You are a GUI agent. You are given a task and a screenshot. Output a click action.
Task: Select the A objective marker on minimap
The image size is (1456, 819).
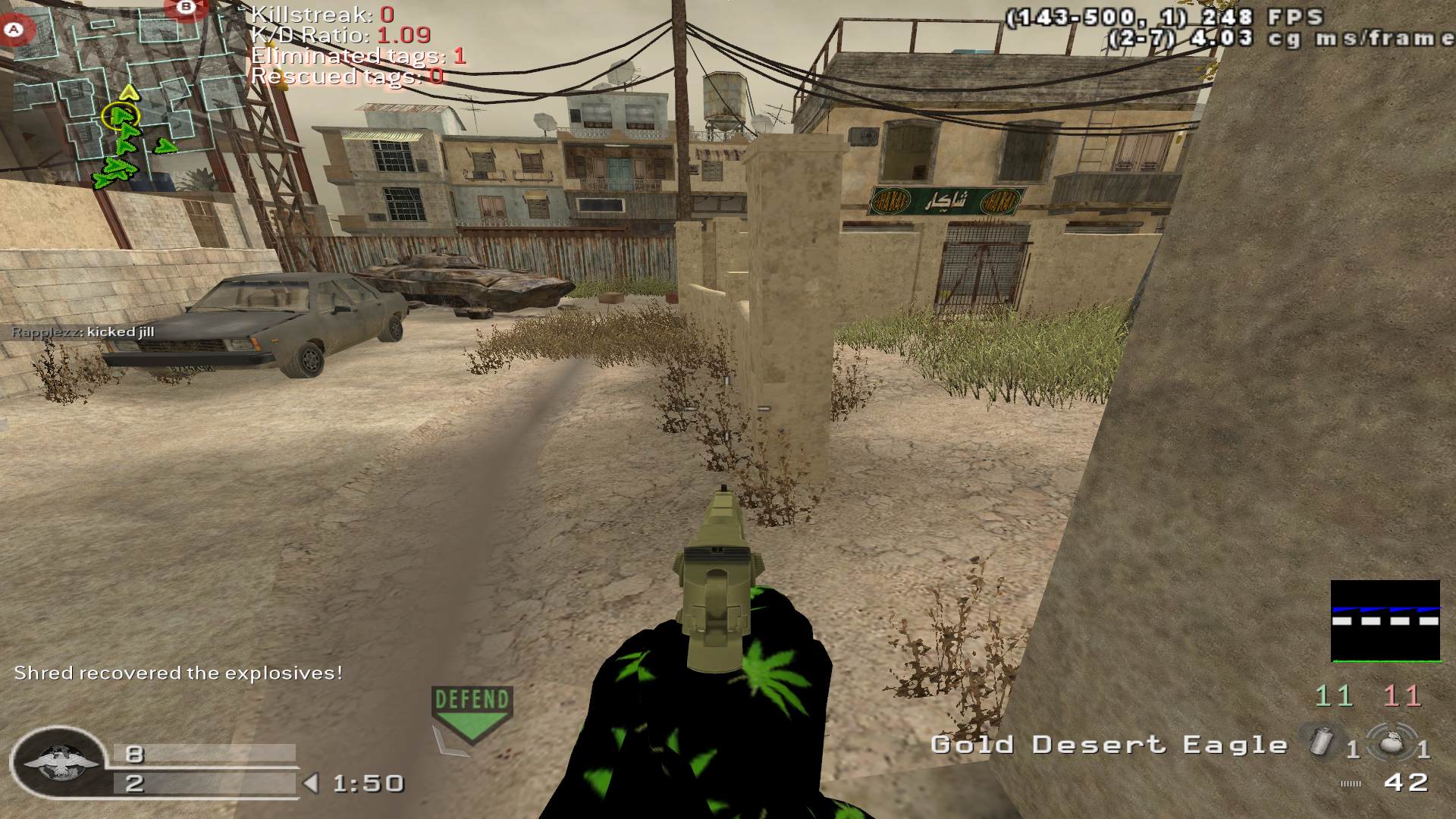tap(13, 30)
